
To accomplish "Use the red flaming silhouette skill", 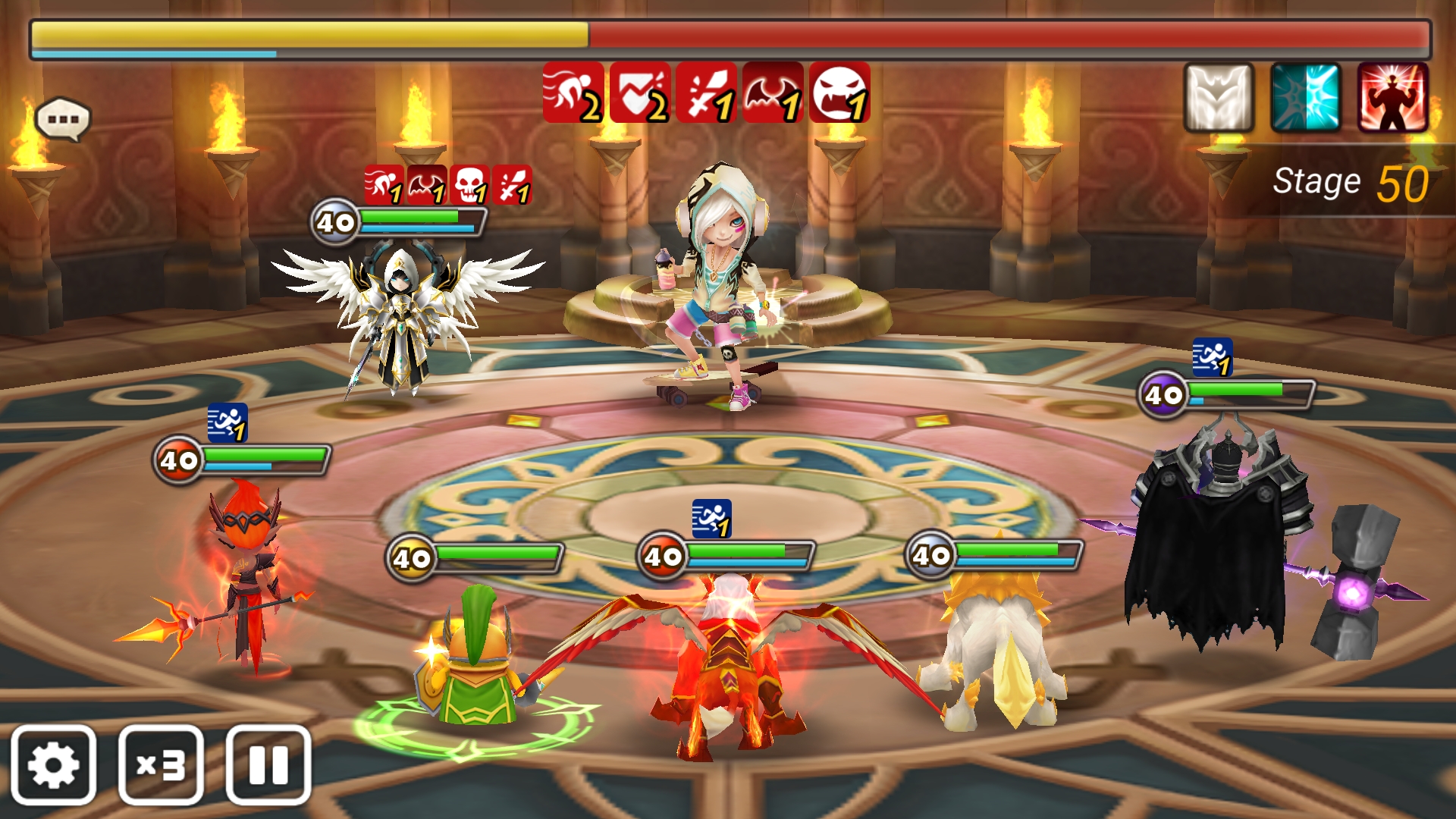I will (x=1393, y=99).
